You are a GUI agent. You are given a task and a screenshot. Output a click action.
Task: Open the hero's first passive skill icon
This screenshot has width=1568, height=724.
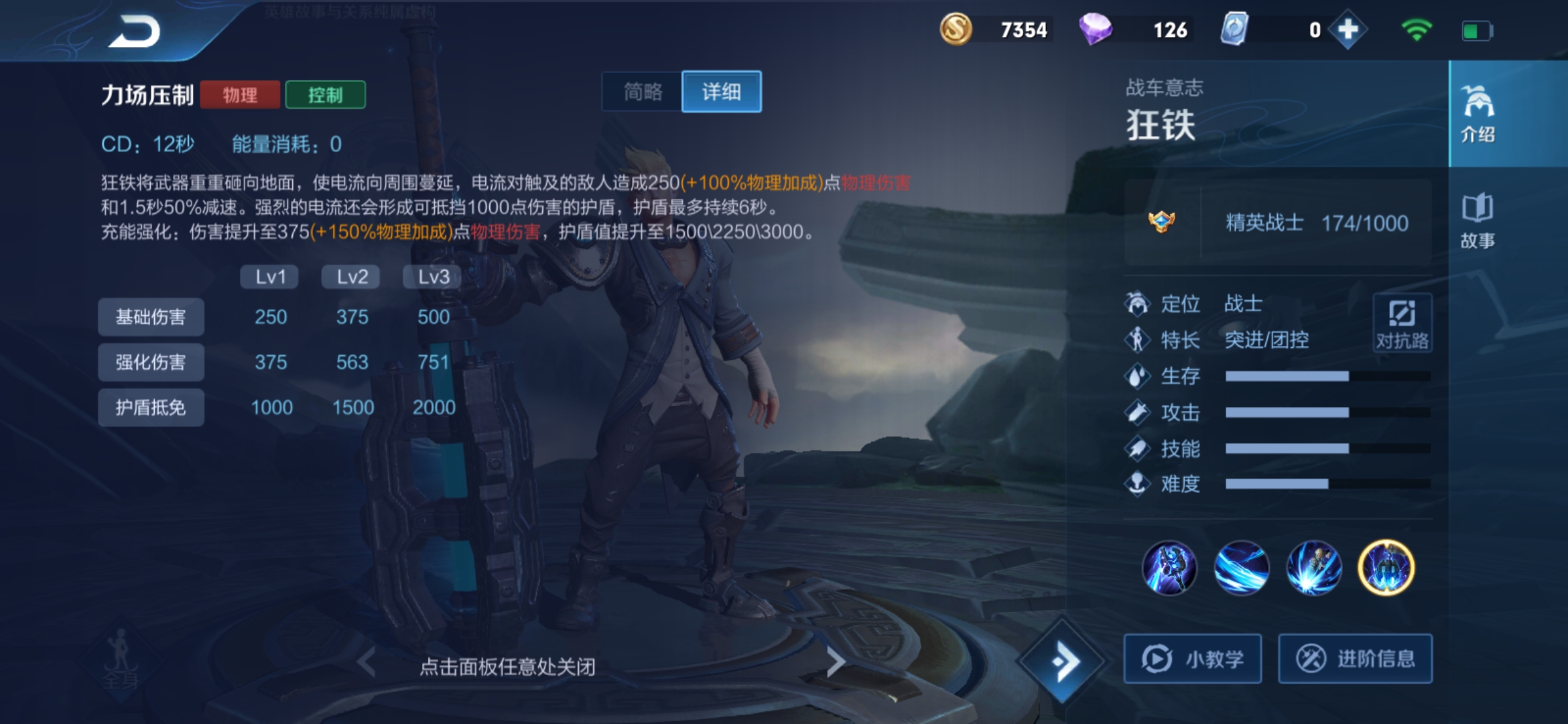click(1170, 567)
